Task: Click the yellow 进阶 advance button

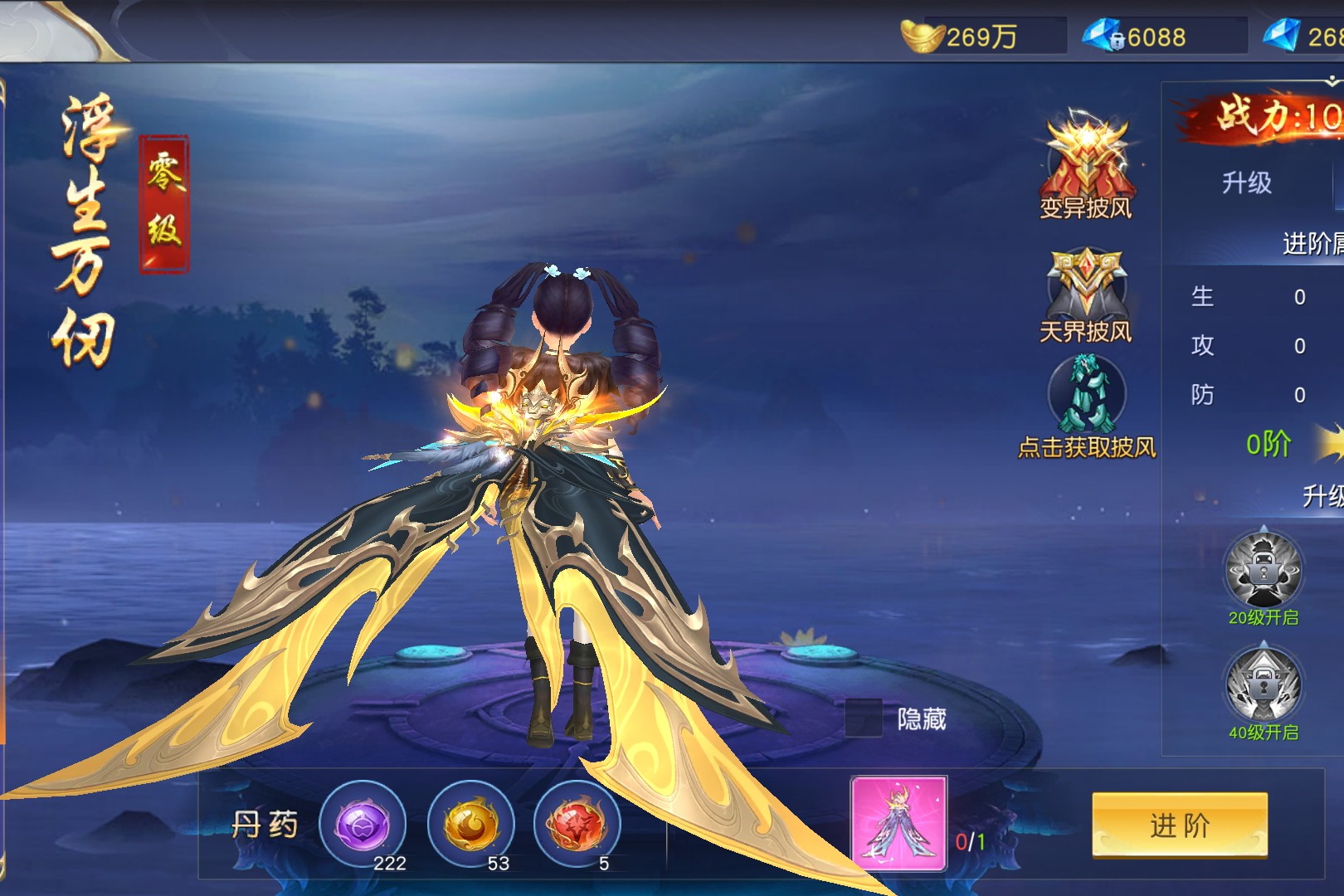Action: [x=1179, y=824]
